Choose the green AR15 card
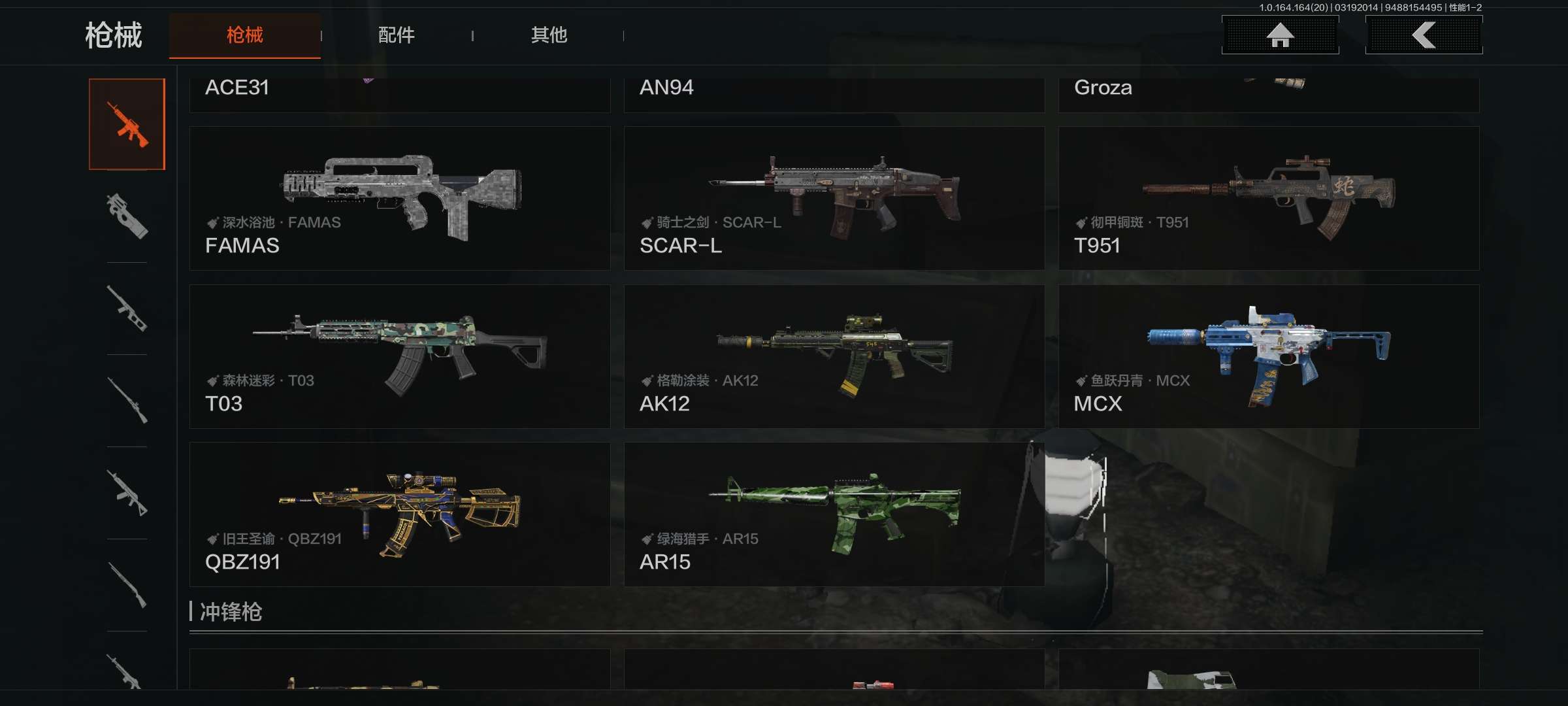 [834, 514]
